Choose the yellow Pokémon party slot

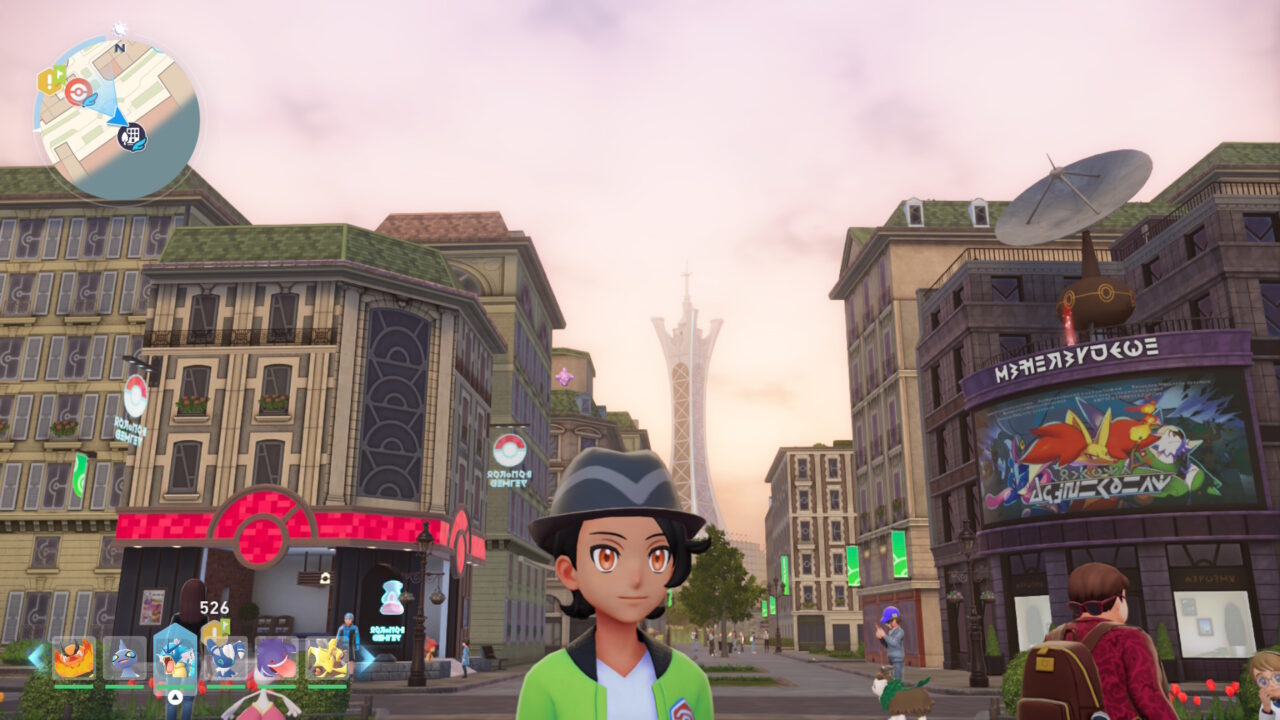click(x=327, y=659)
